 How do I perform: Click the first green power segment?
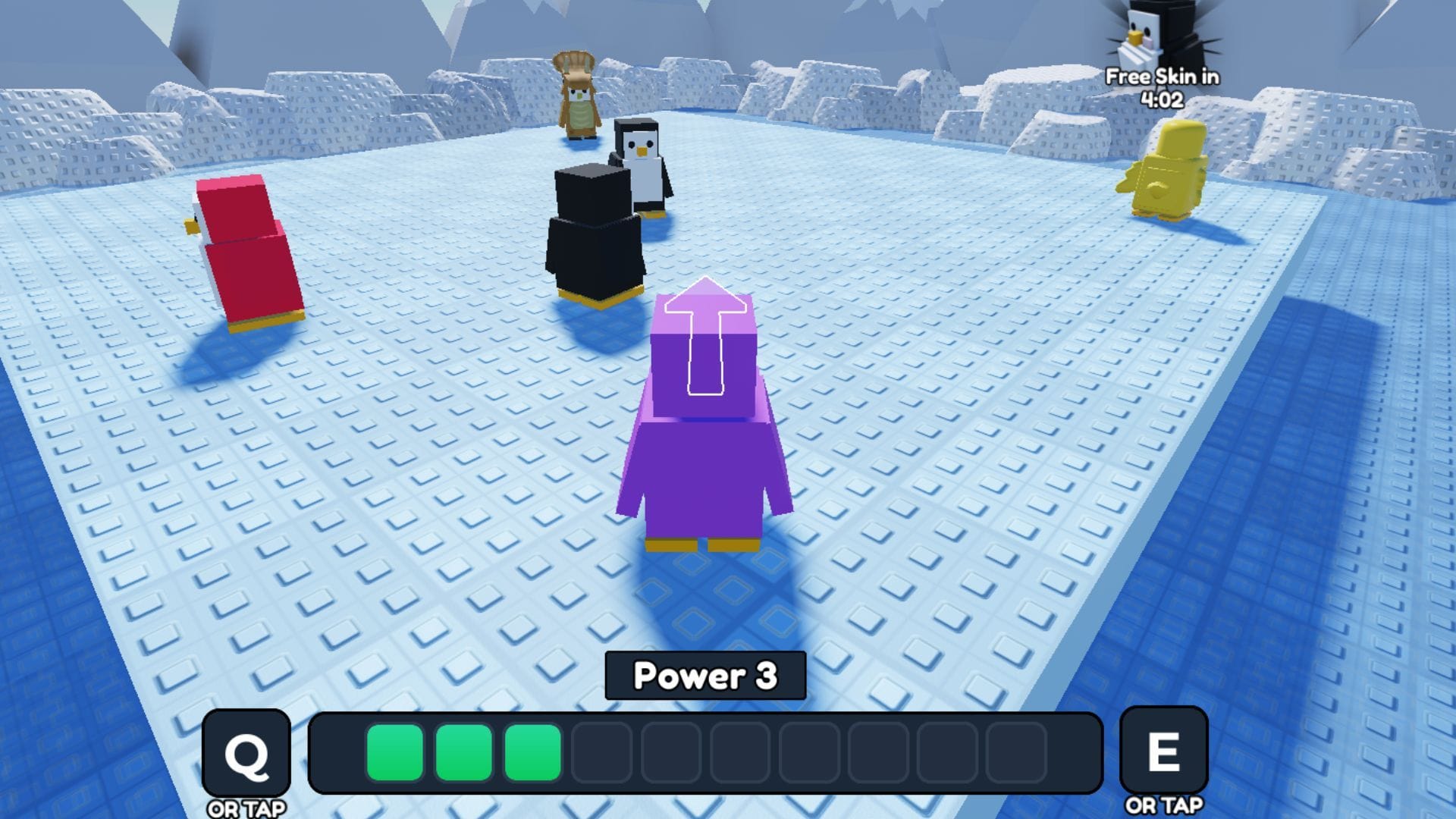point(395,753)
